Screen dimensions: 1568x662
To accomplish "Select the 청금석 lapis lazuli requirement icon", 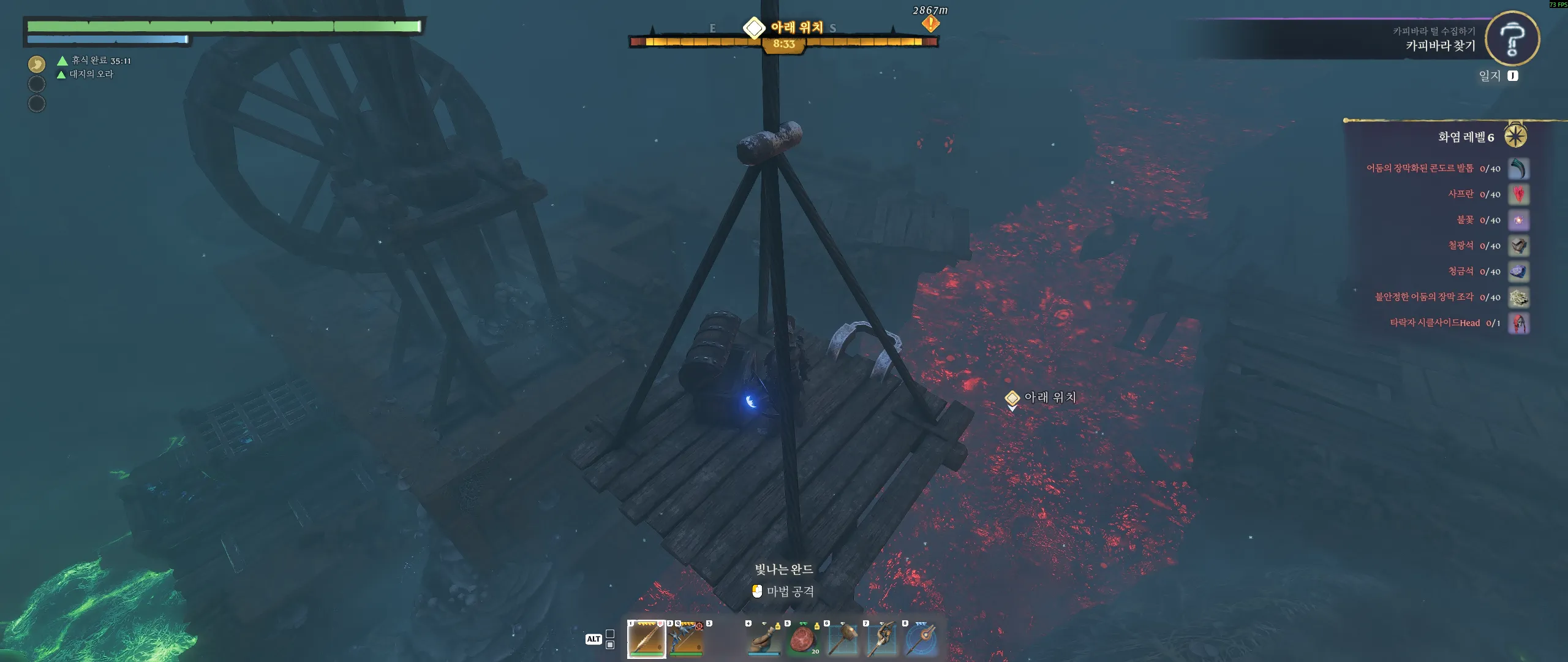I will click(x=1518, y=272).
